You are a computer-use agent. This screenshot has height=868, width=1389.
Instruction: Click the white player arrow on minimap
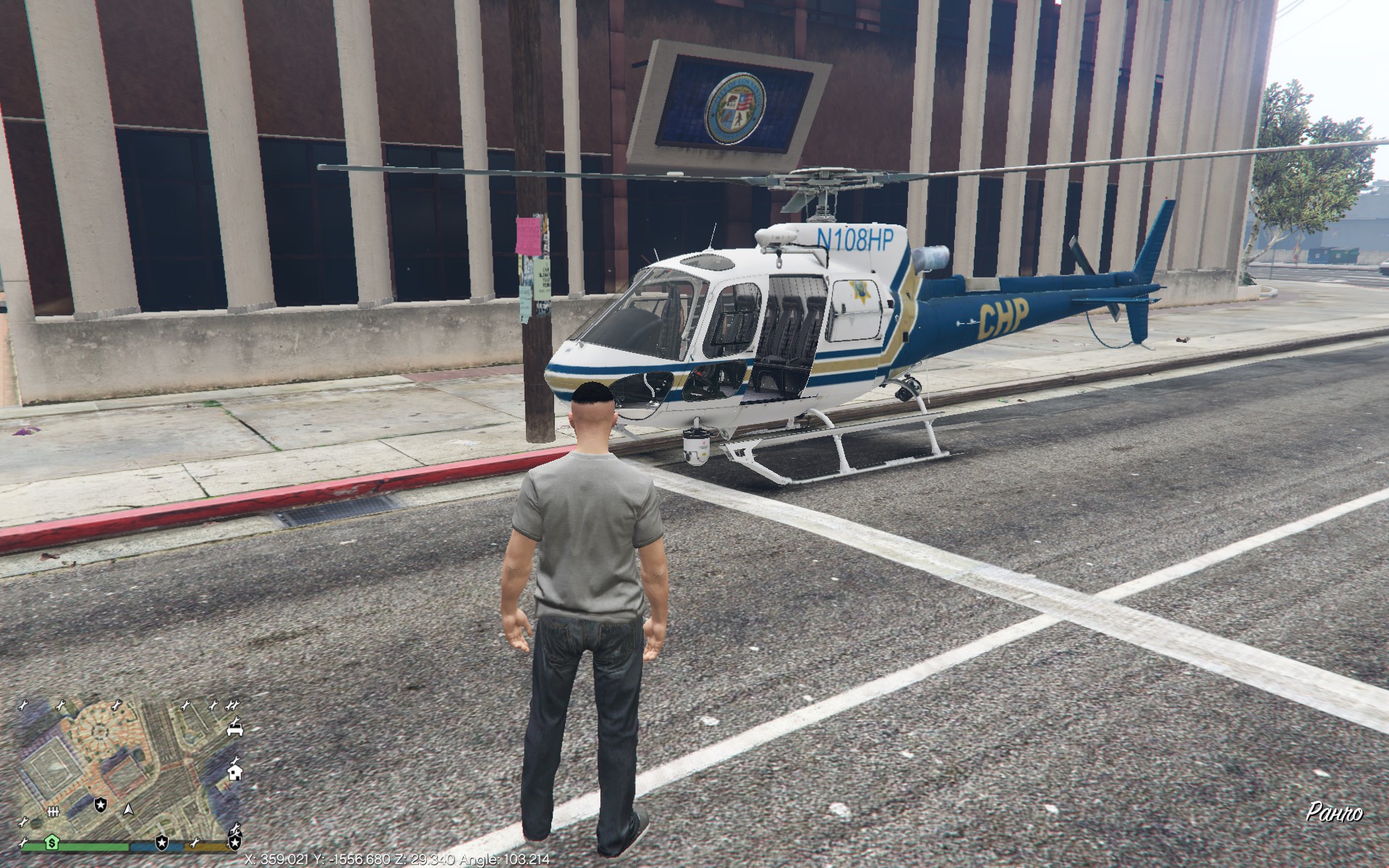129,808
